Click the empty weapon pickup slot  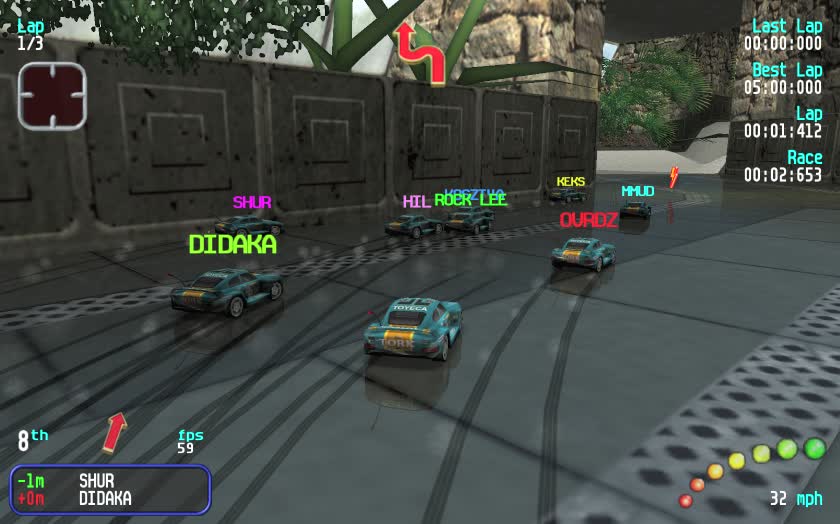point(52,96)
